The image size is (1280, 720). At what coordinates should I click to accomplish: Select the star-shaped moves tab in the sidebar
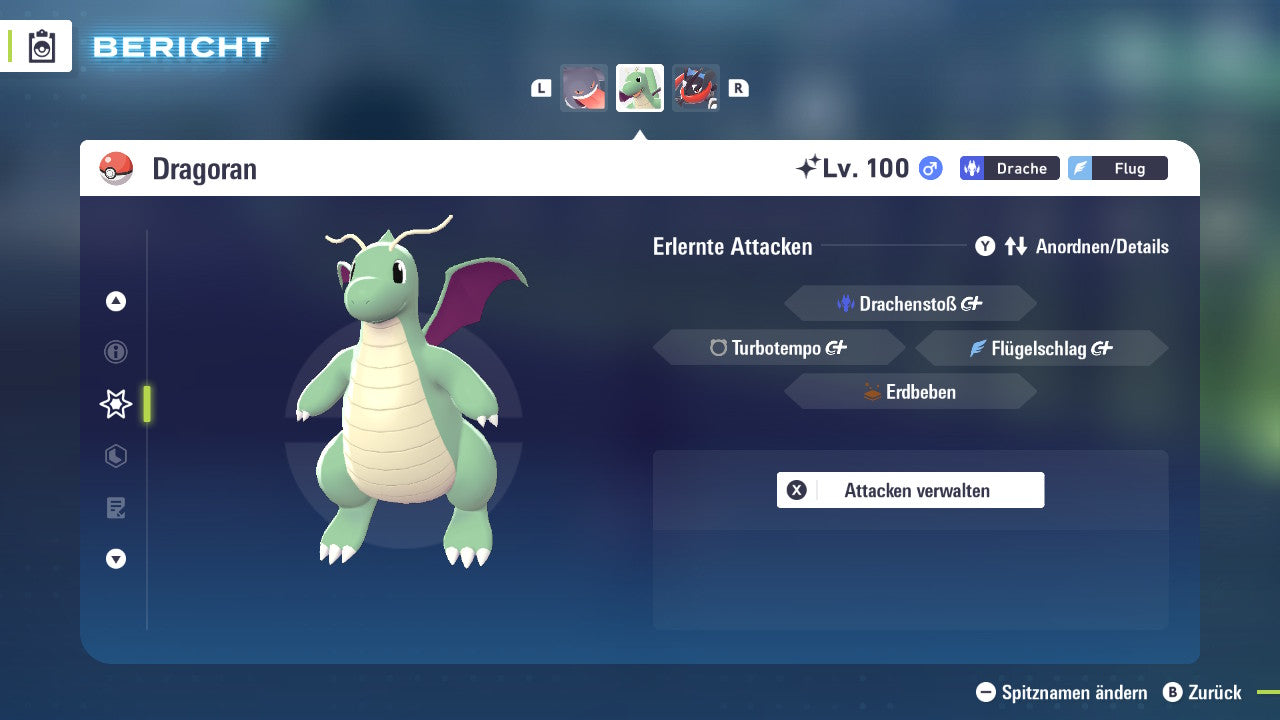click(115, 404)
